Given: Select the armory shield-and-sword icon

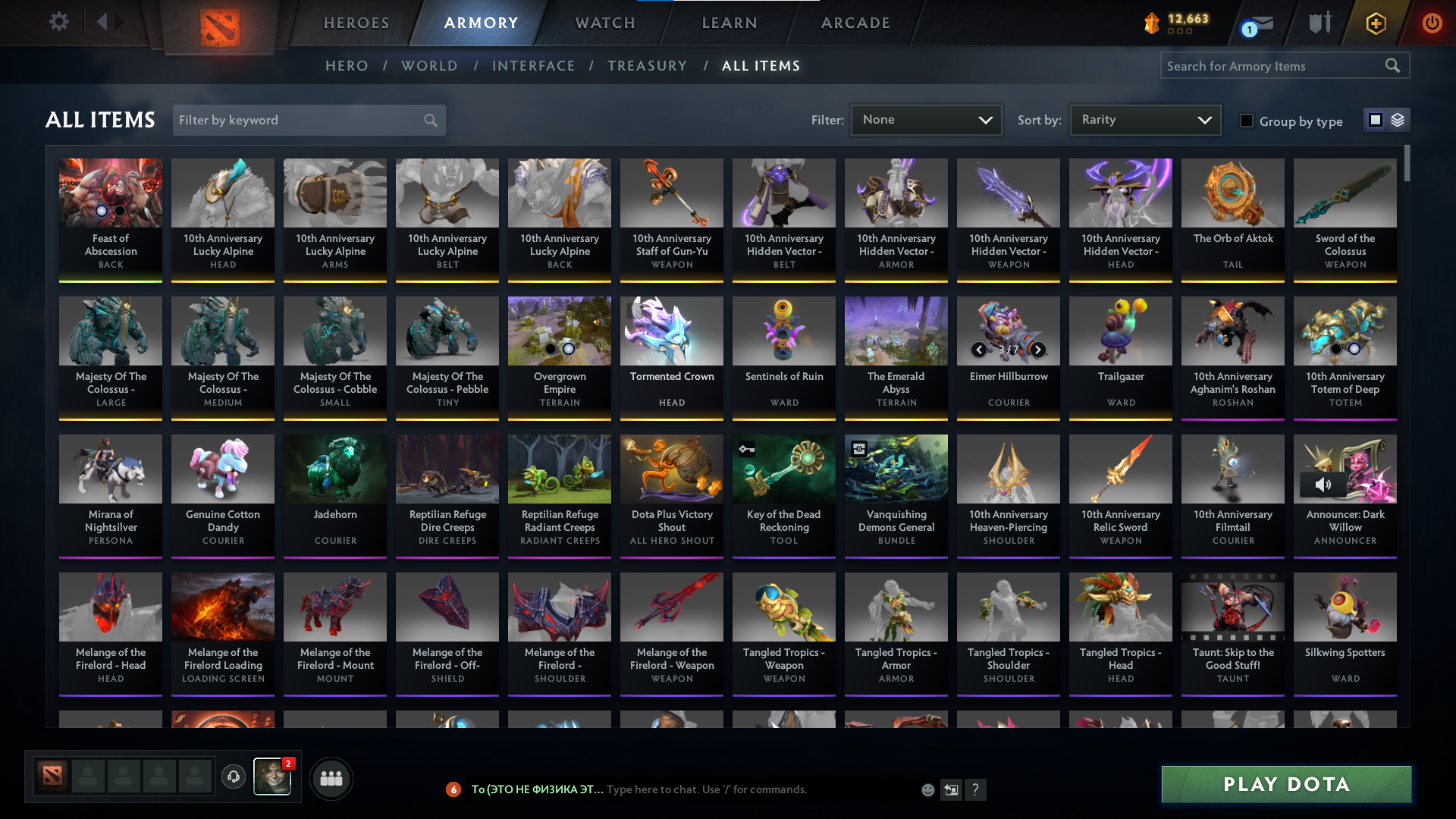Looking at the screenshot, I should coord(1319,24).
